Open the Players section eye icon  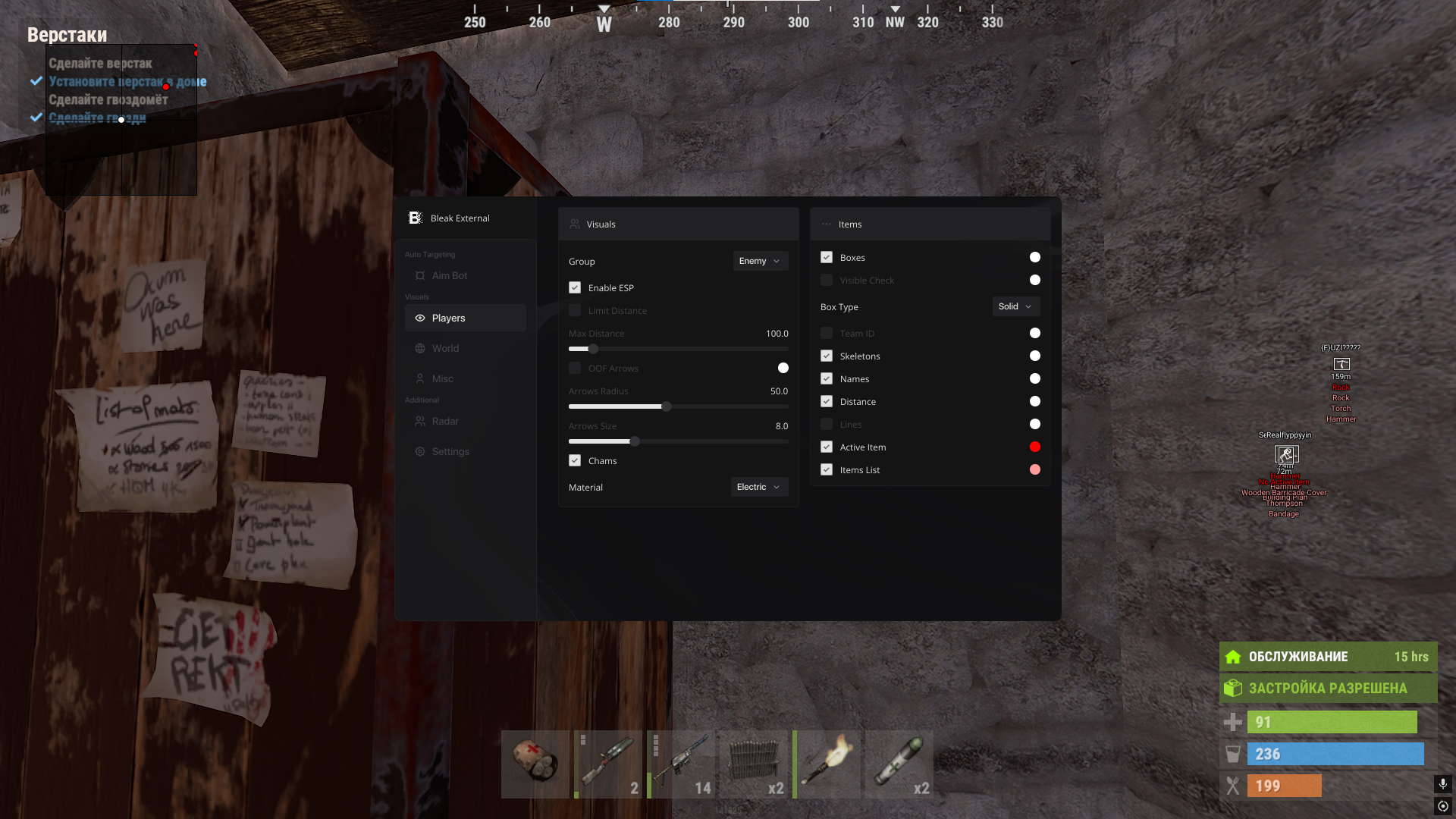point(421,318)
